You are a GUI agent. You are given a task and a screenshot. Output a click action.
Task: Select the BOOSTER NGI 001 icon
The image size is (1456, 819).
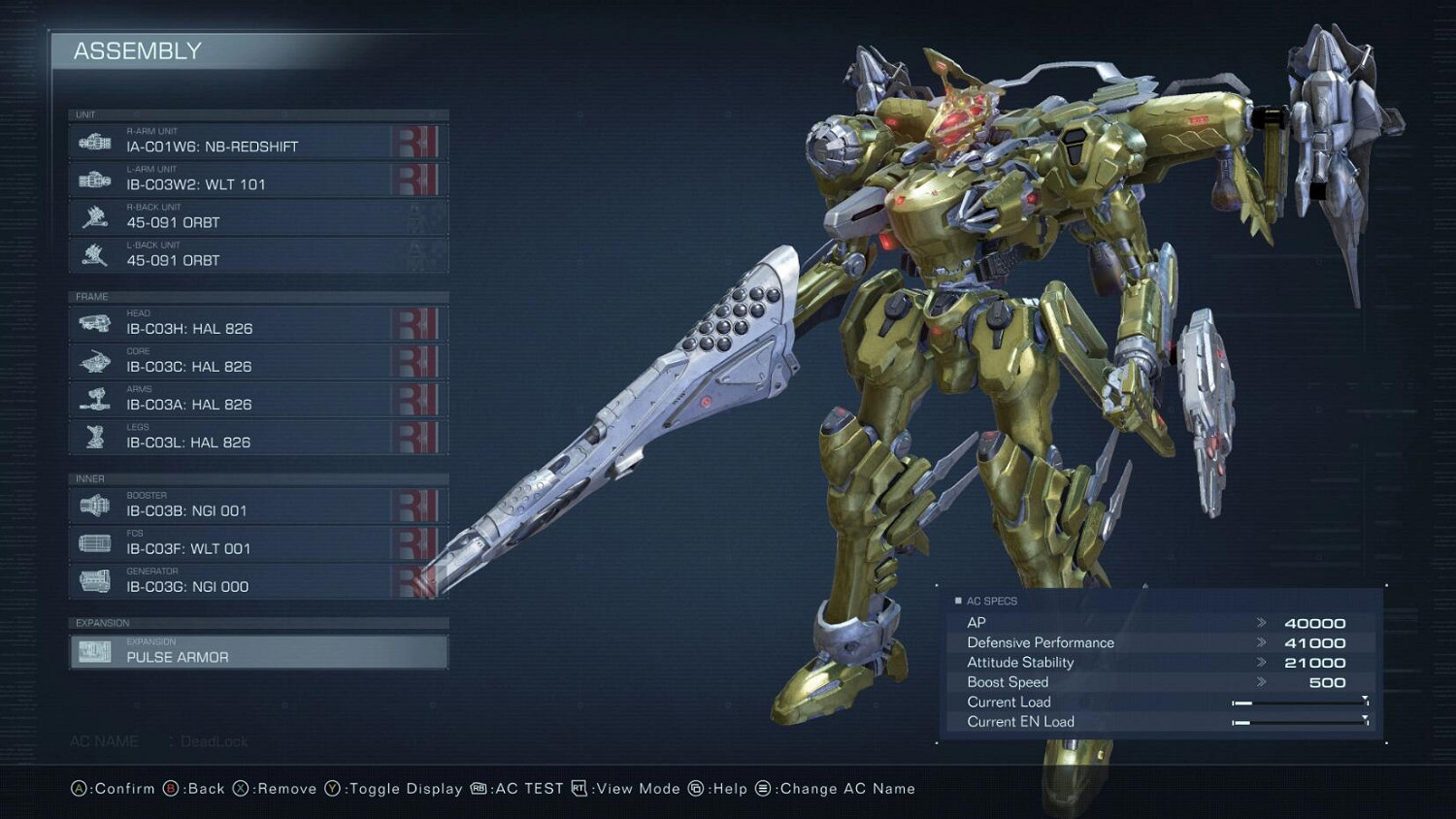(x=93, y=504)
